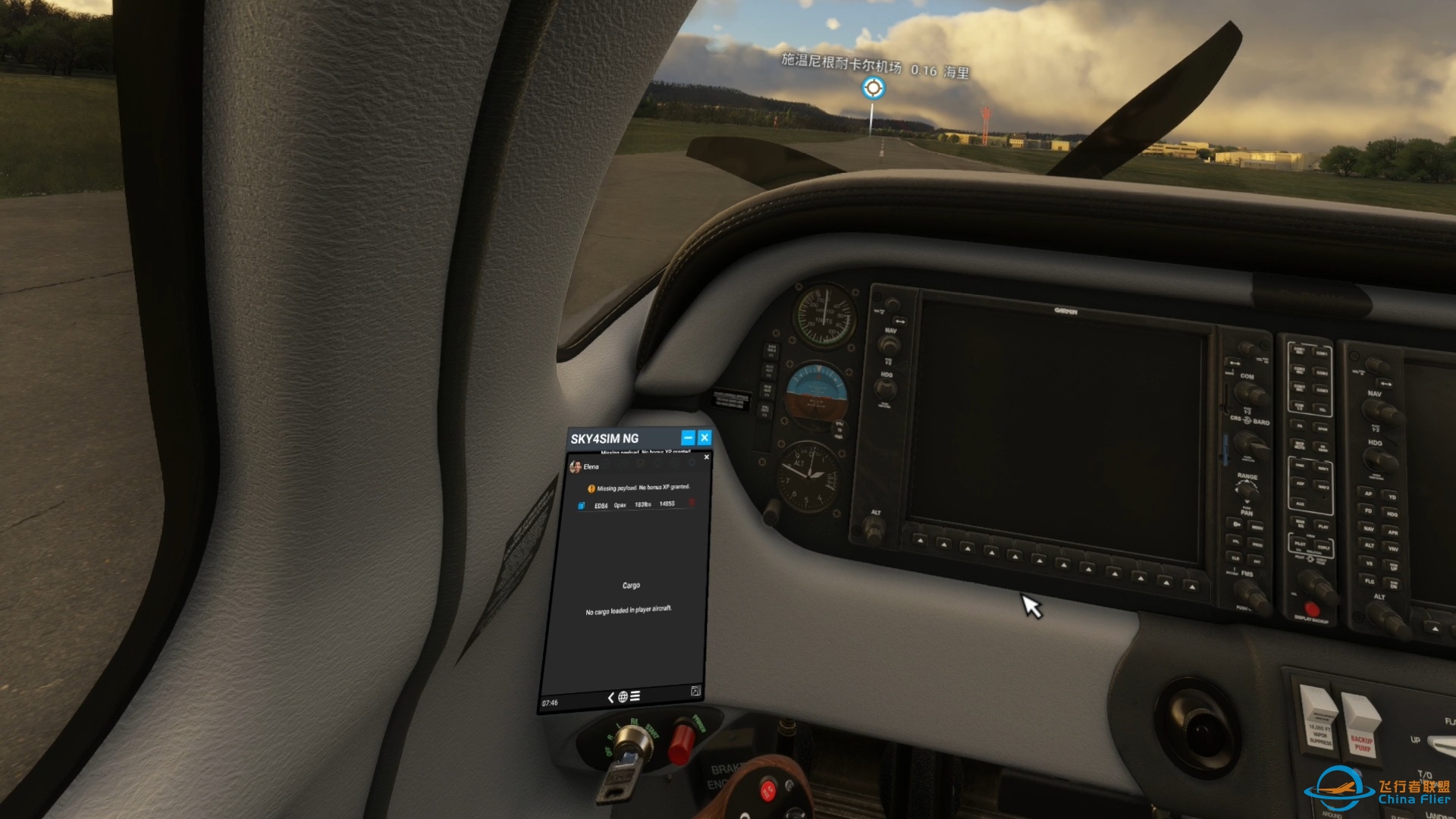Select the airport waypoint marker
This screenshot has width=1456, height=819.
[x=874, y=88]
